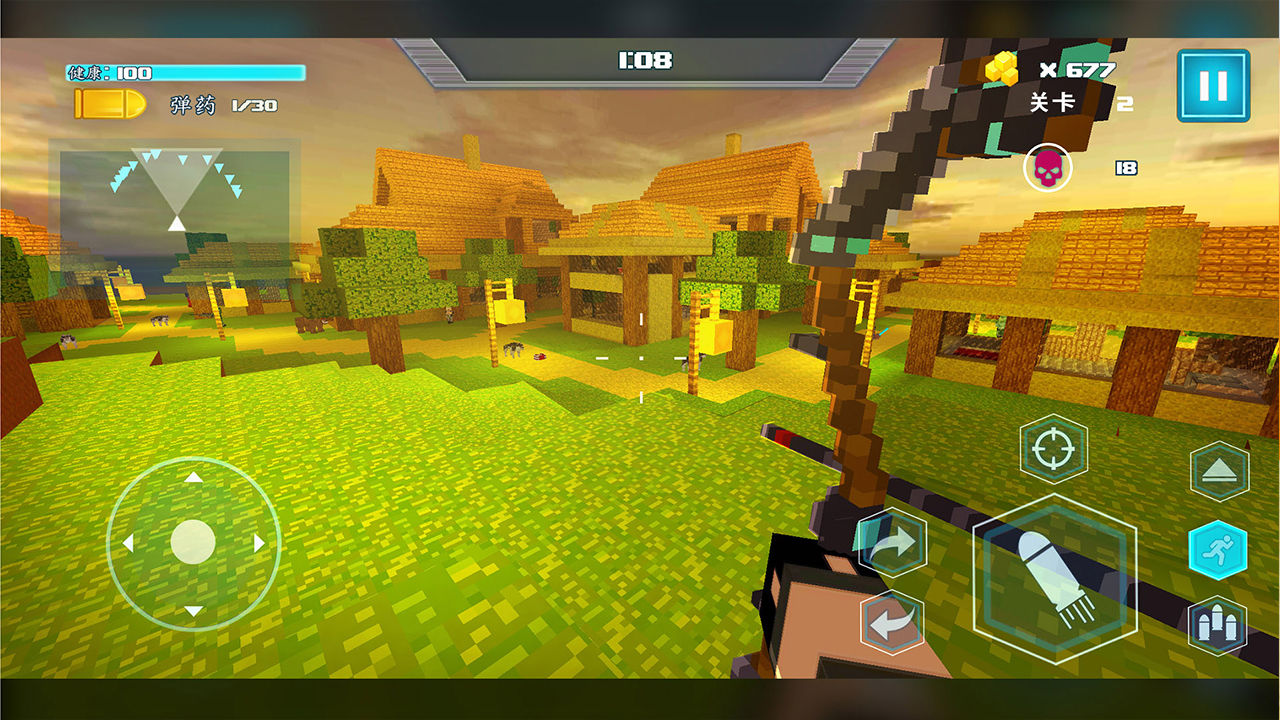Image resolution: width=1280 pixels, height=720 pixels.
Task: Tap the virtual joystick center knob
Action: click(193, 542)
